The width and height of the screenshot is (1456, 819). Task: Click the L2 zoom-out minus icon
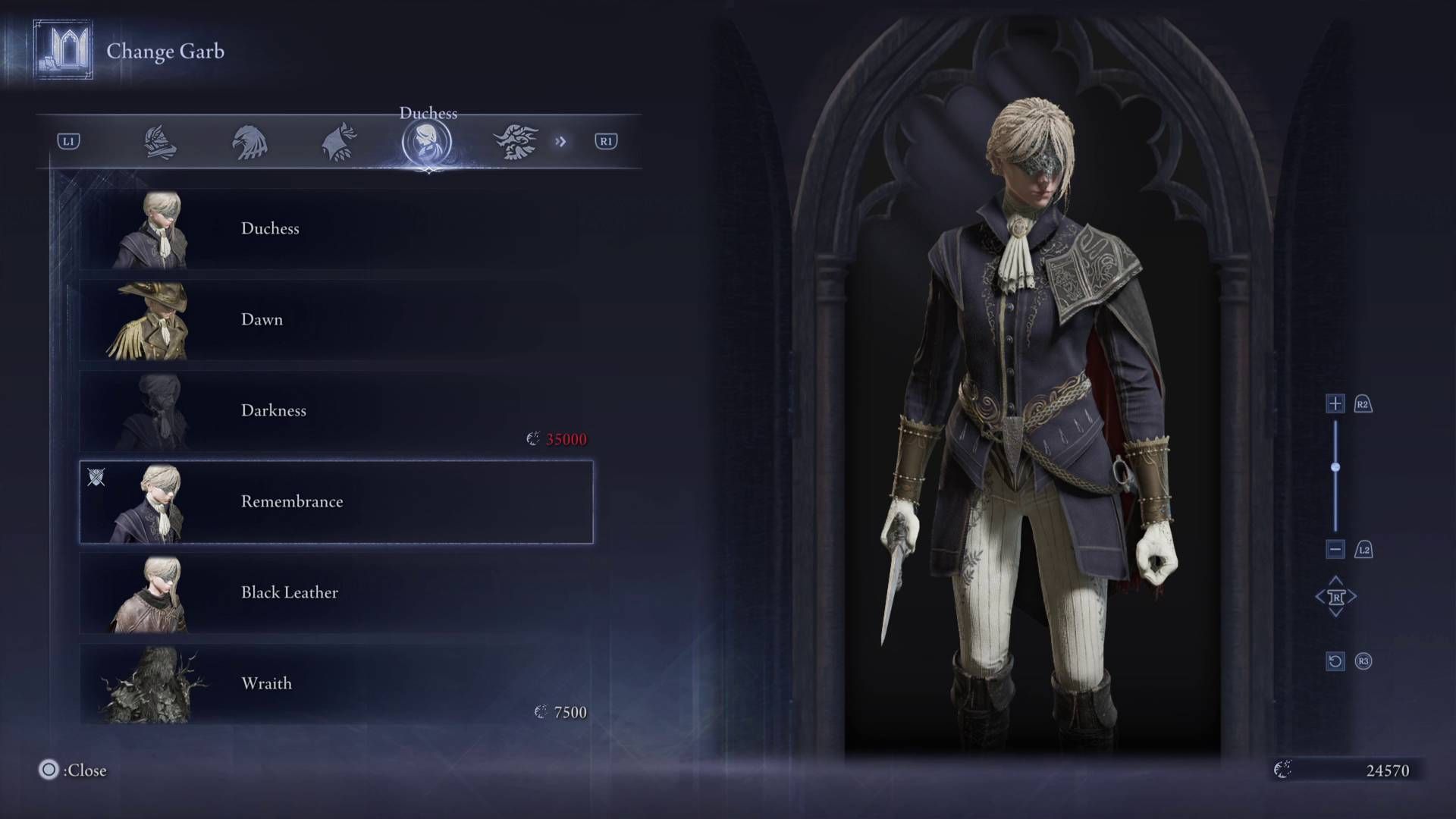[x=1335, y=551]
